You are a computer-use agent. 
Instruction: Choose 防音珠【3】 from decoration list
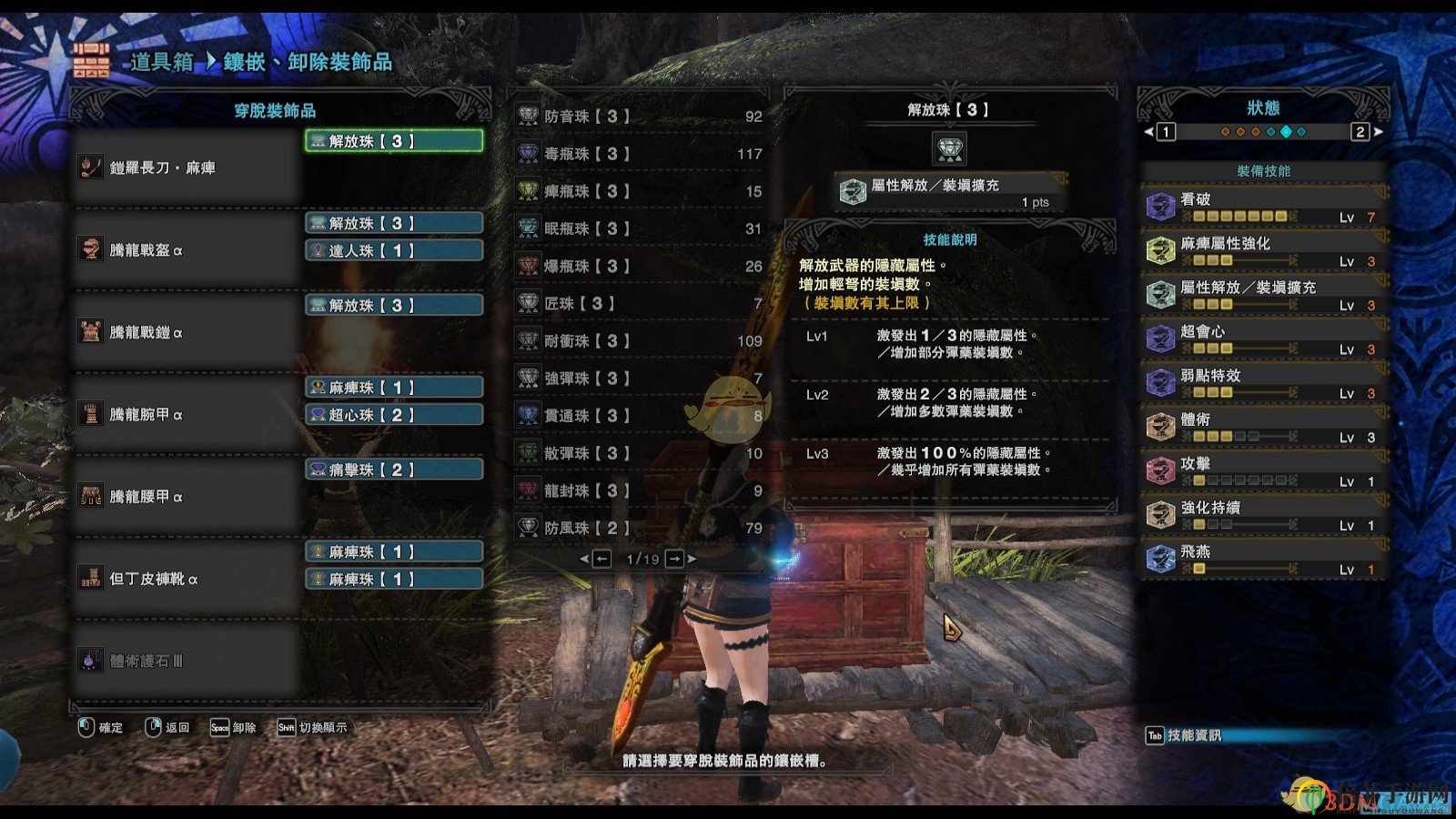coord(639,116)
